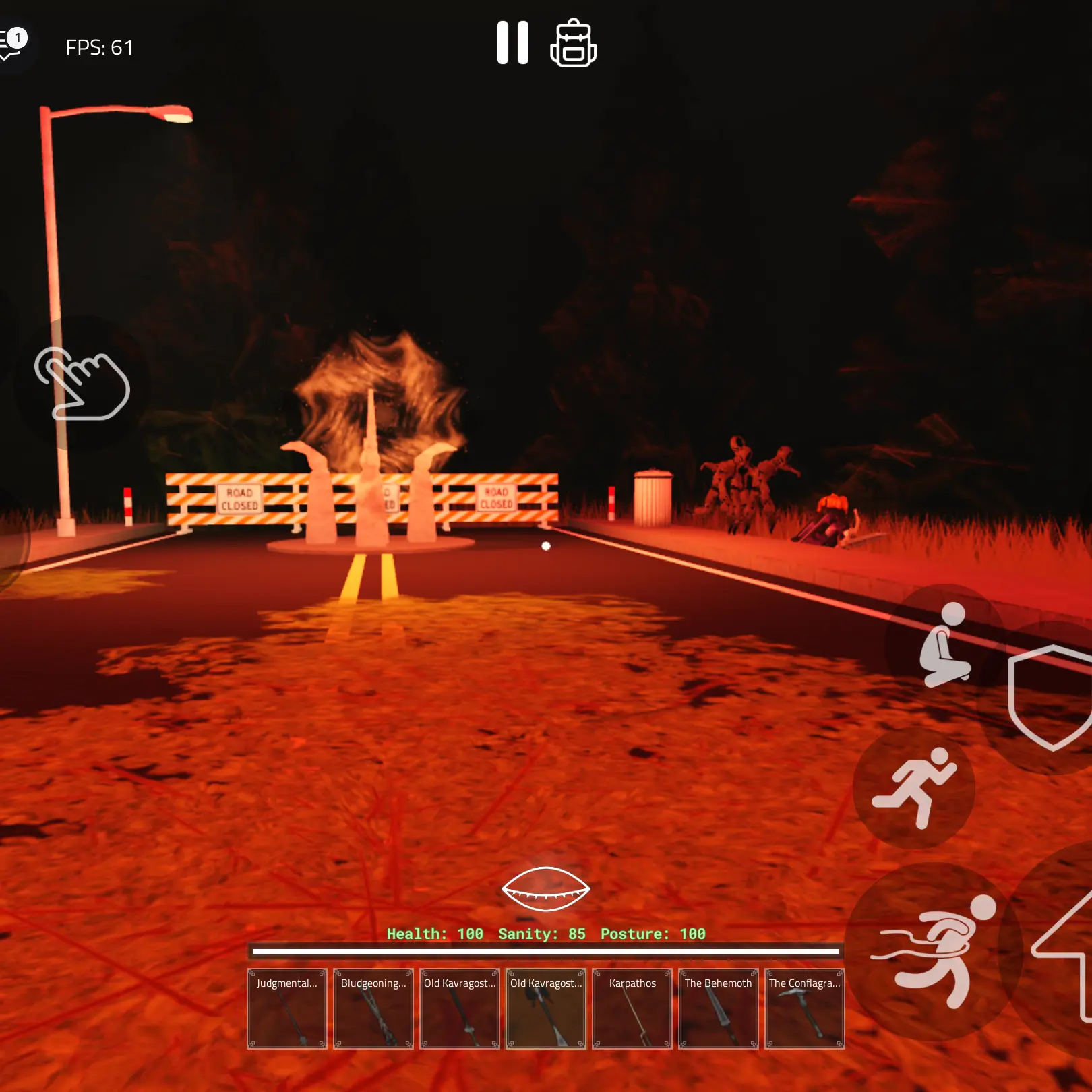Image resolution: width=1092 pixels, height=1092 pixels.
Task: Select the Karpathos hotbar slot
Action: pyautogui.click(x=632, y=1010)
